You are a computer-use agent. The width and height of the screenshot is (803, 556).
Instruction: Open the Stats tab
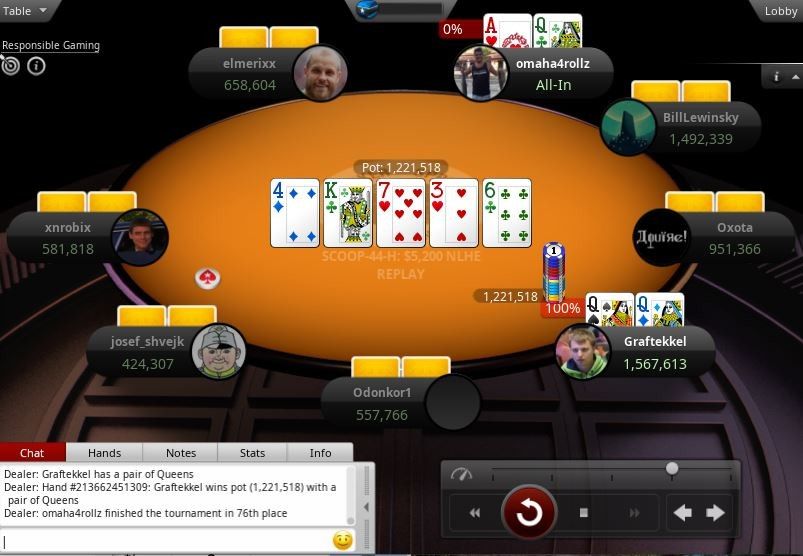point(252,453)
